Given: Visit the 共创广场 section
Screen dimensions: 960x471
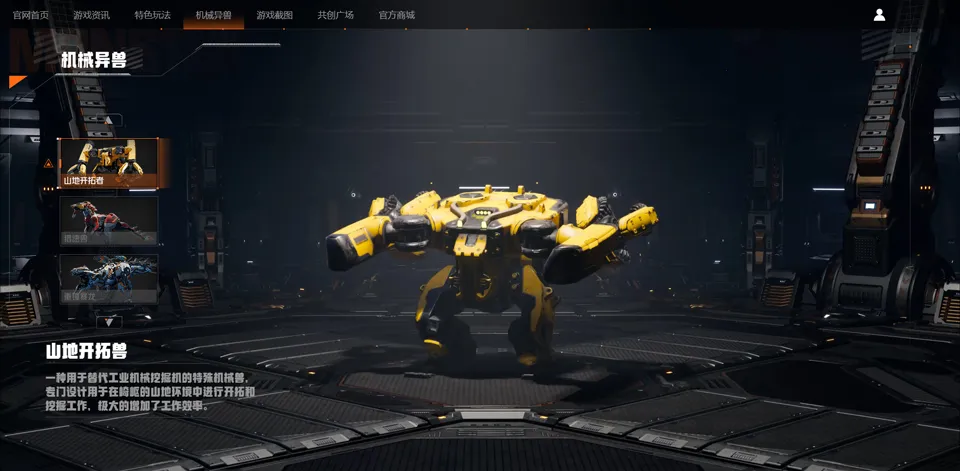Looking at the screenshot, I should (x=335, y=15).
